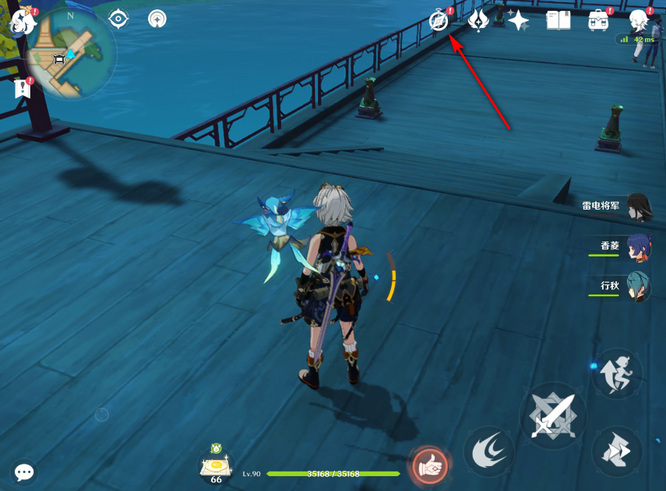666x491 pixels.
Task: Open the quest log exclamation icon
Action: click(22, 89)
